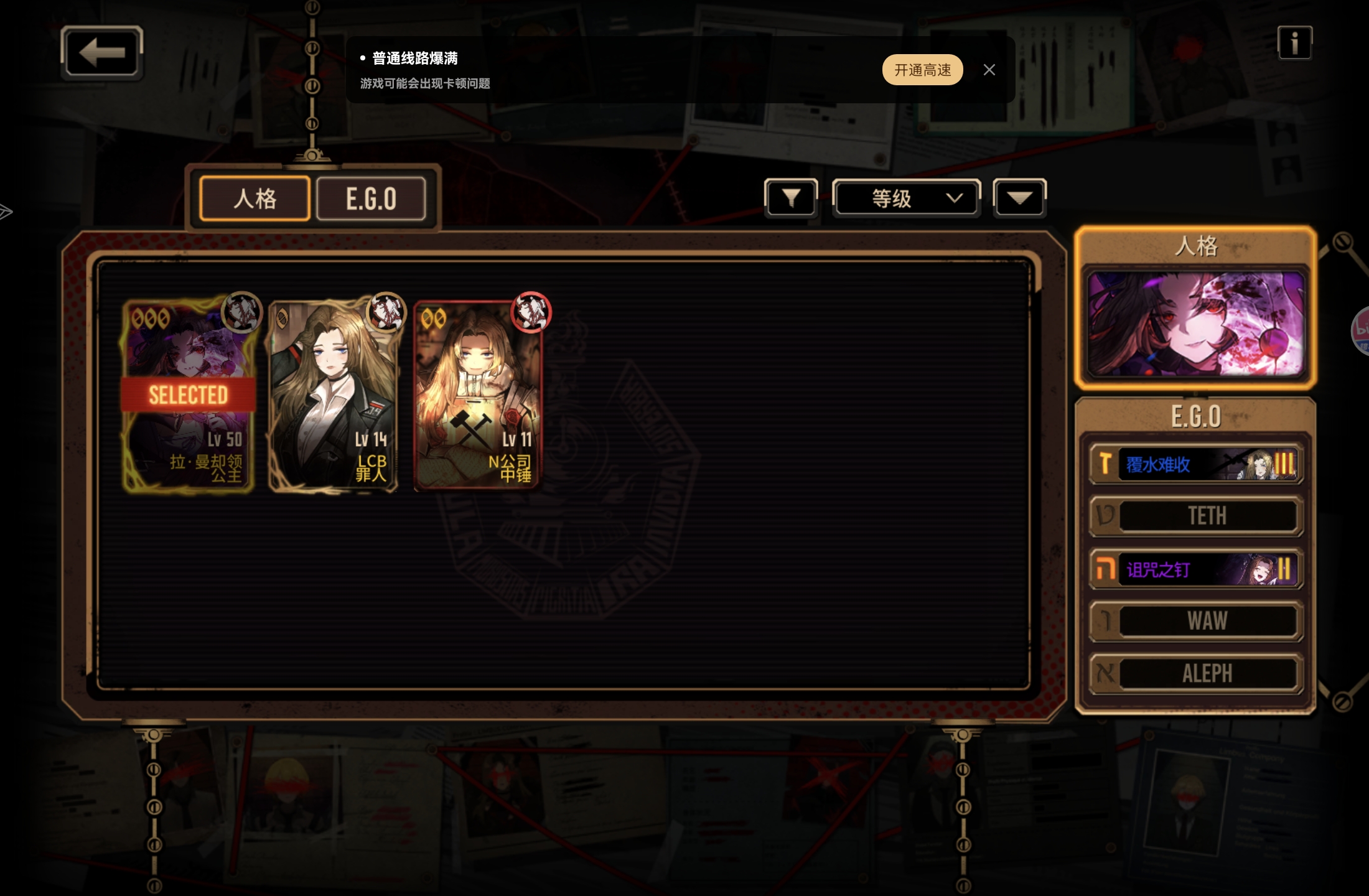
Task: Open the empty WAW E.G.O slot
Action: [x=1195, y=621]
